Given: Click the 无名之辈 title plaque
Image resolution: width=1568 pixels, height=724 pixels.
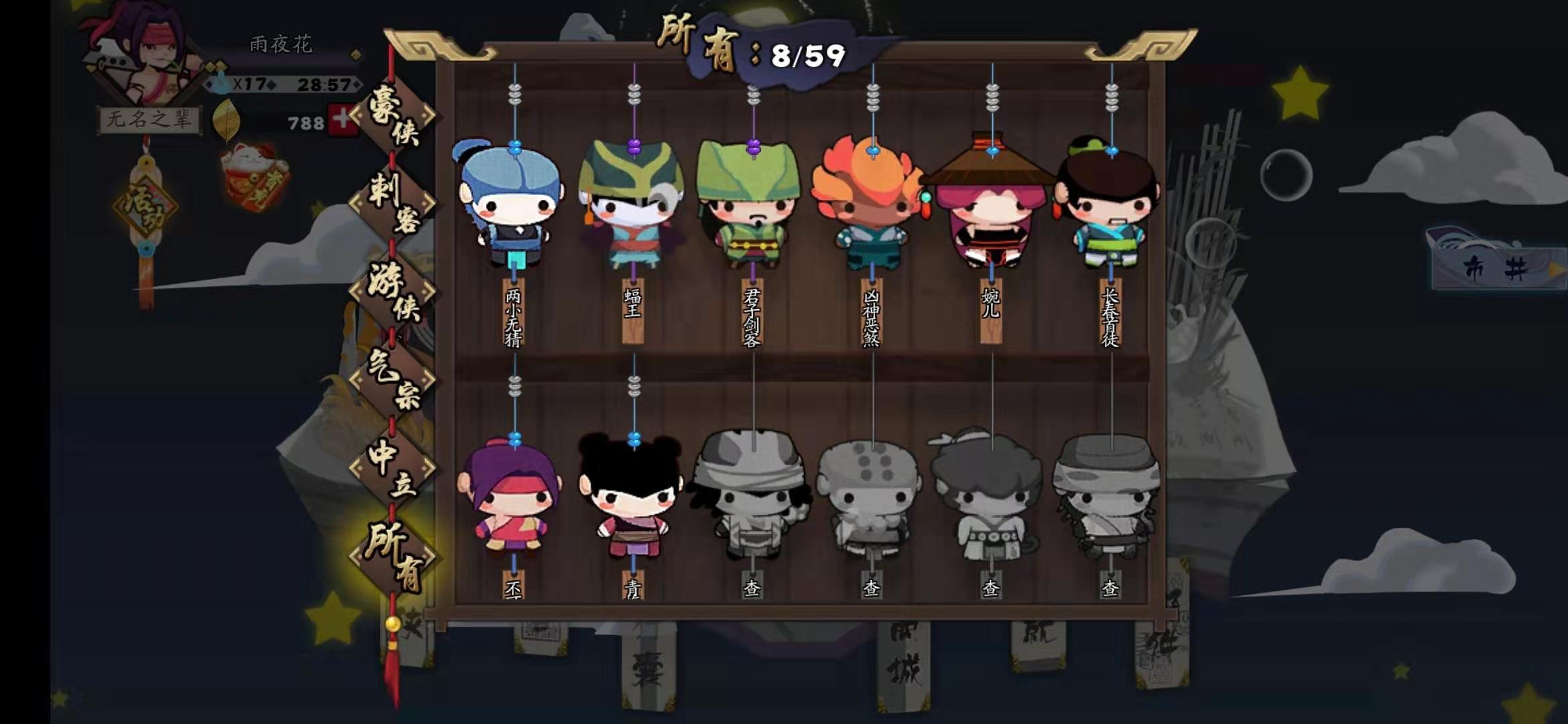Looking at the screenshot, I should click(x=147, y=117).
